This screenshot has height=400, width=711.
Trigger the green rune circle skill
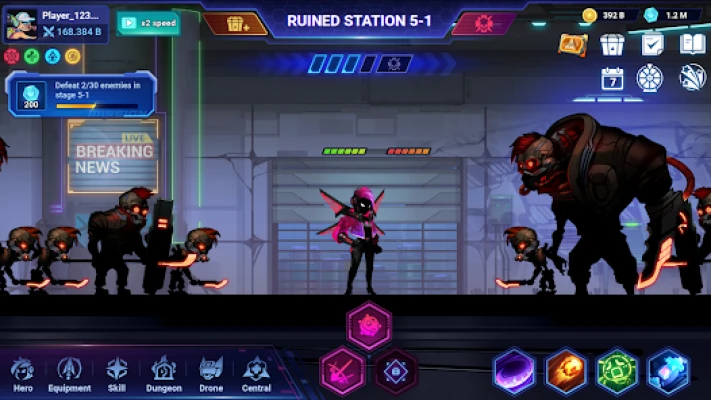617,370
